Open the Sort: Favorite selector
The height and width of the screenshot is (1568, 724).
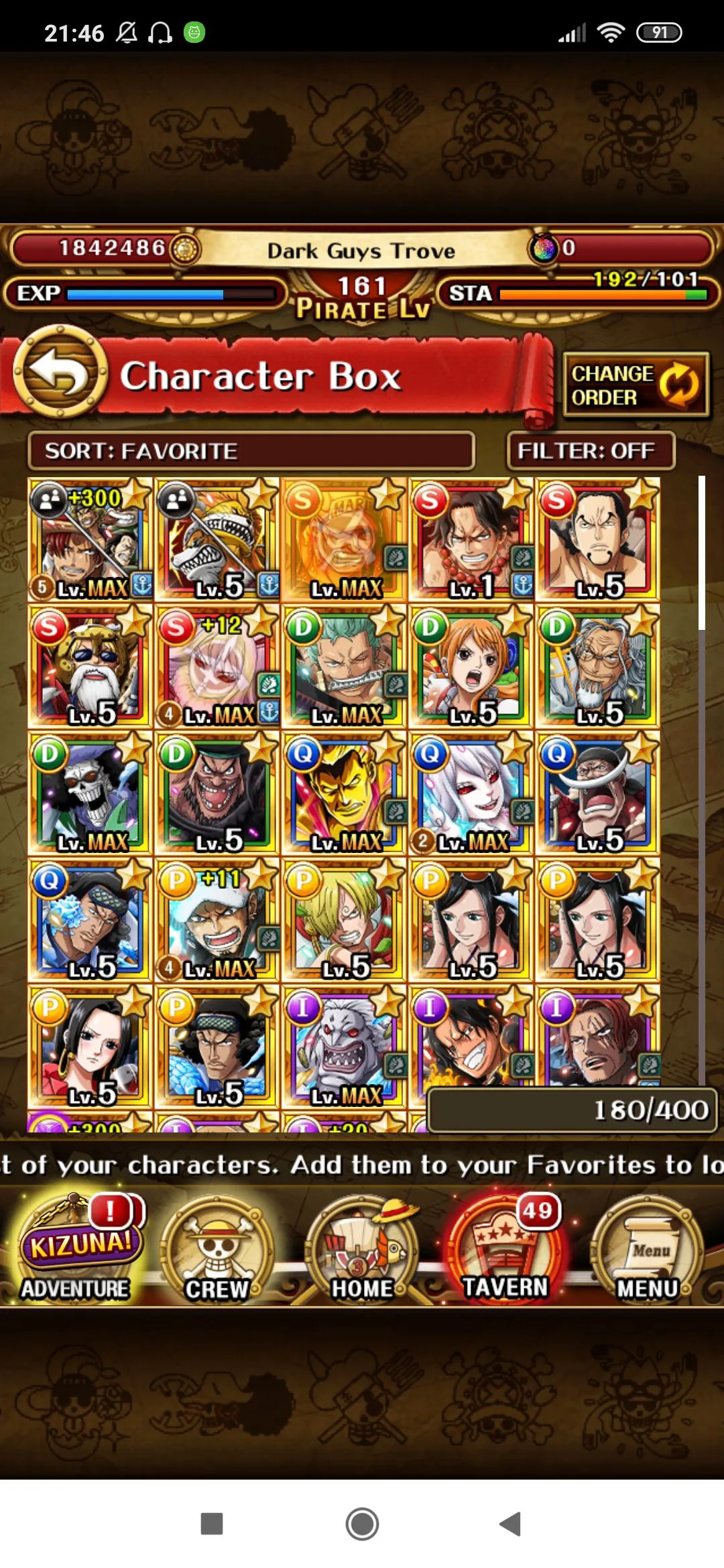pos(251,451)
